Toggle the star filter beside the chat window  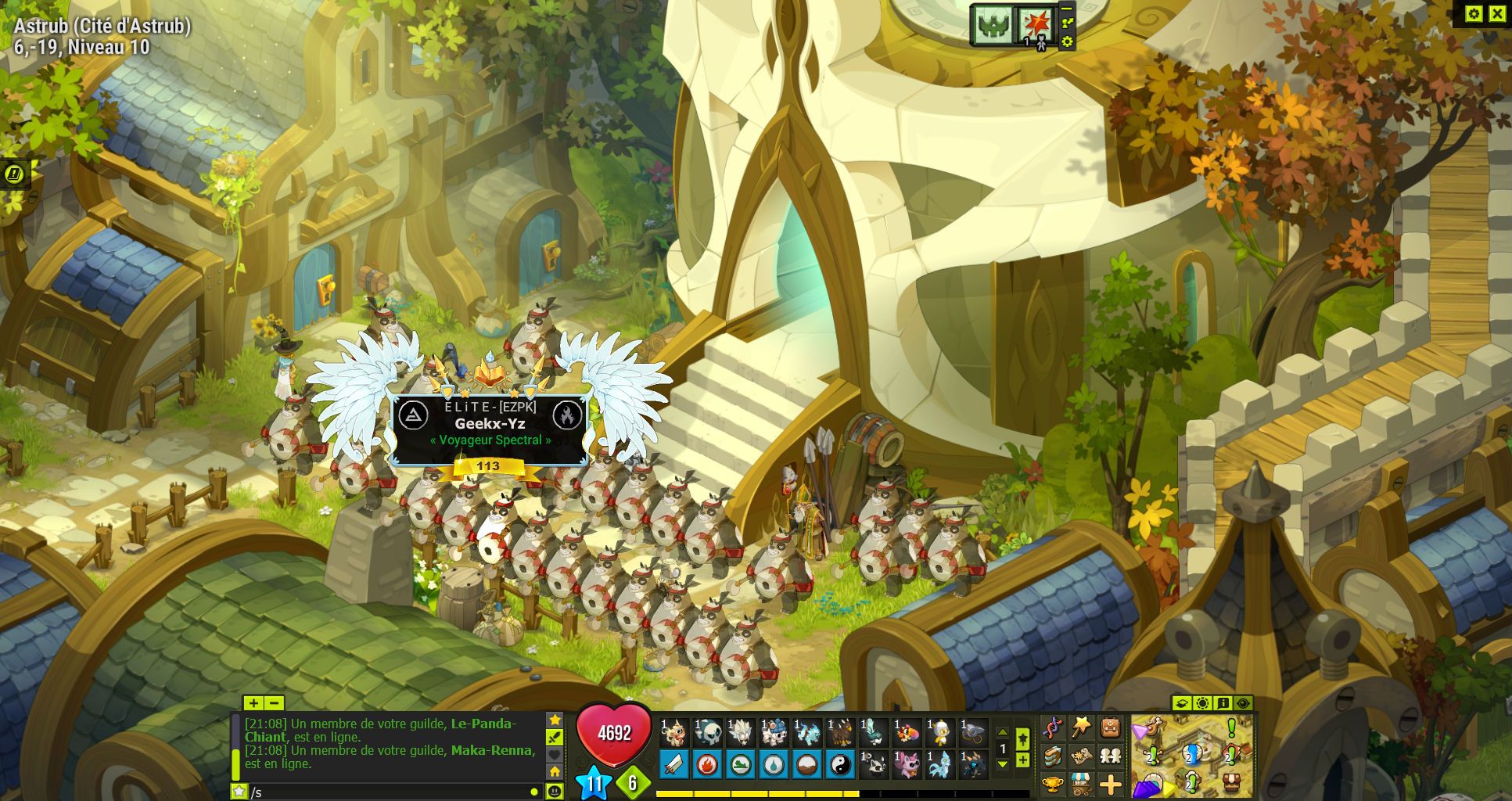555,719
